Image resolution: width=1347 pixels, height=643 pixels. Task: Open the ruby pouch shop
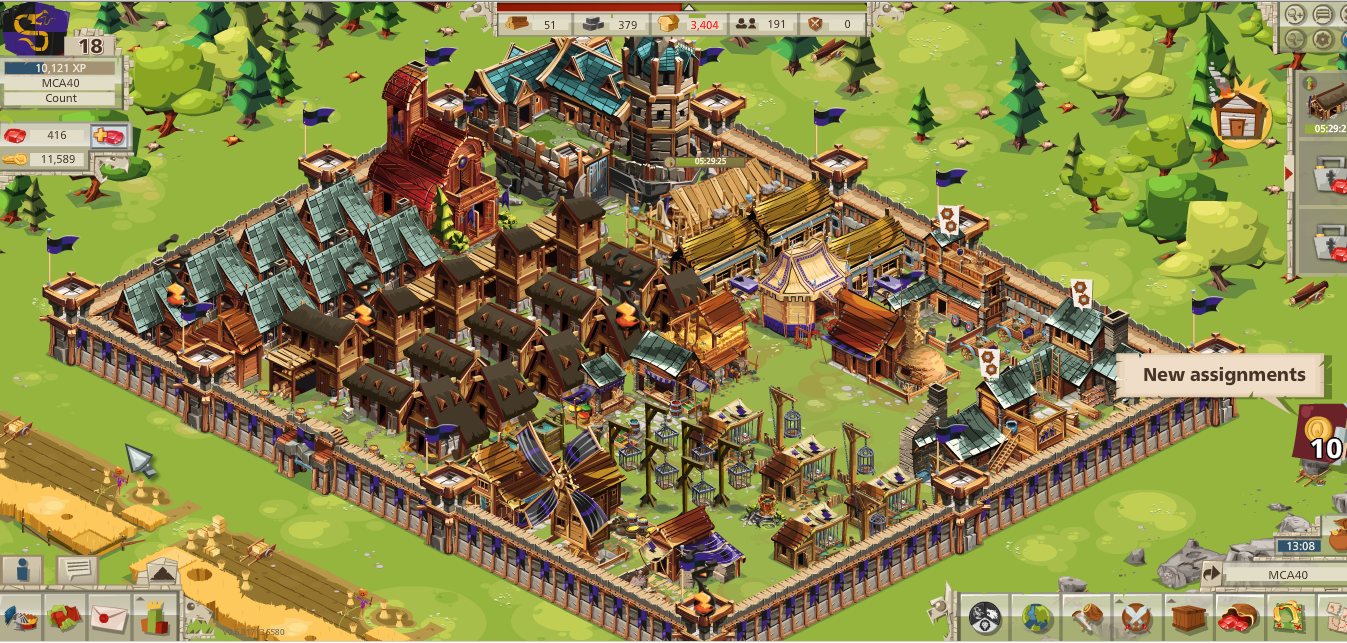pyautogui.click(x=1238, y=617)
